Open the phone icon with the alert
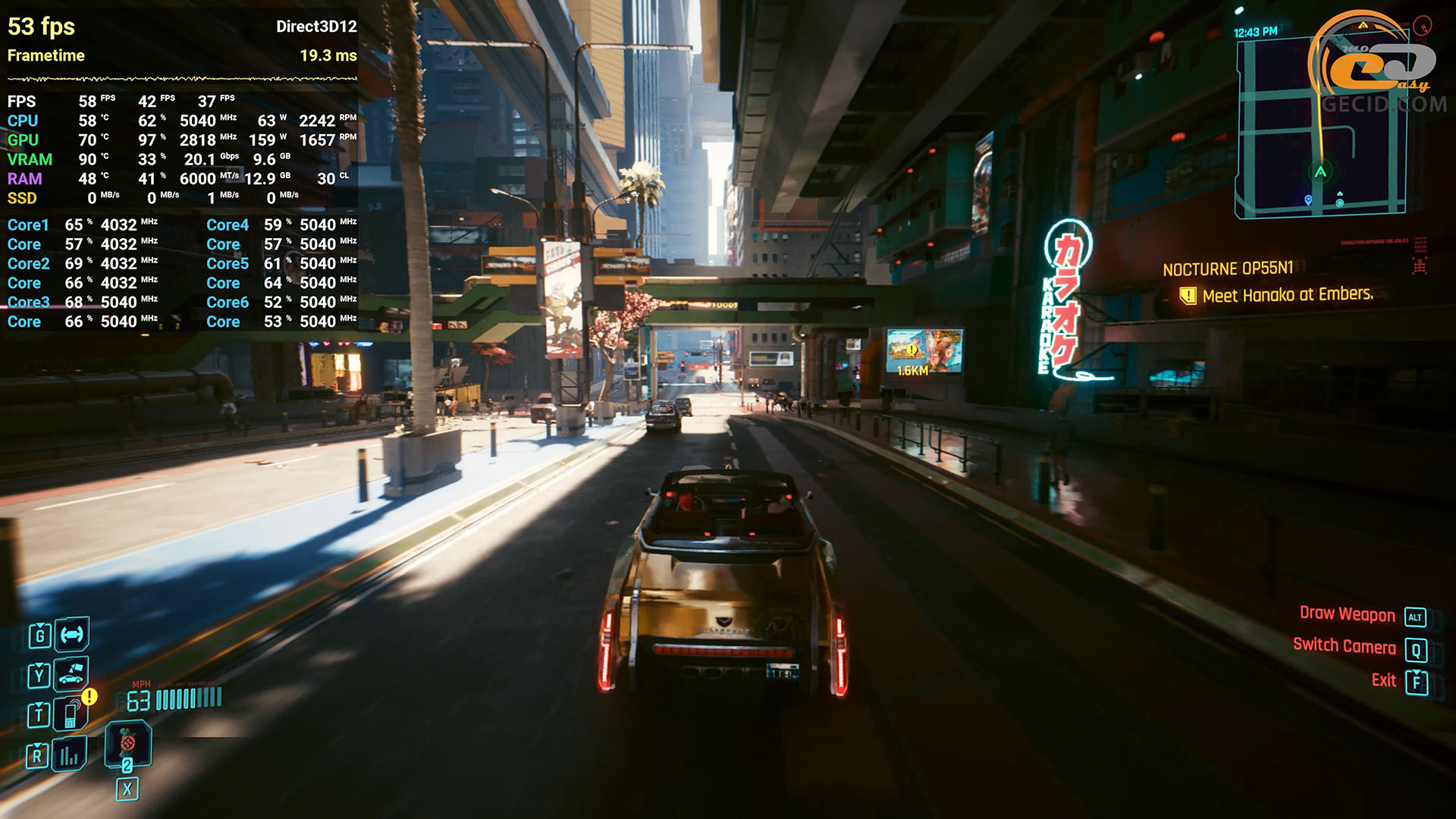The height and width of the screenshot is (819, 1456). (x=71, y=714)
